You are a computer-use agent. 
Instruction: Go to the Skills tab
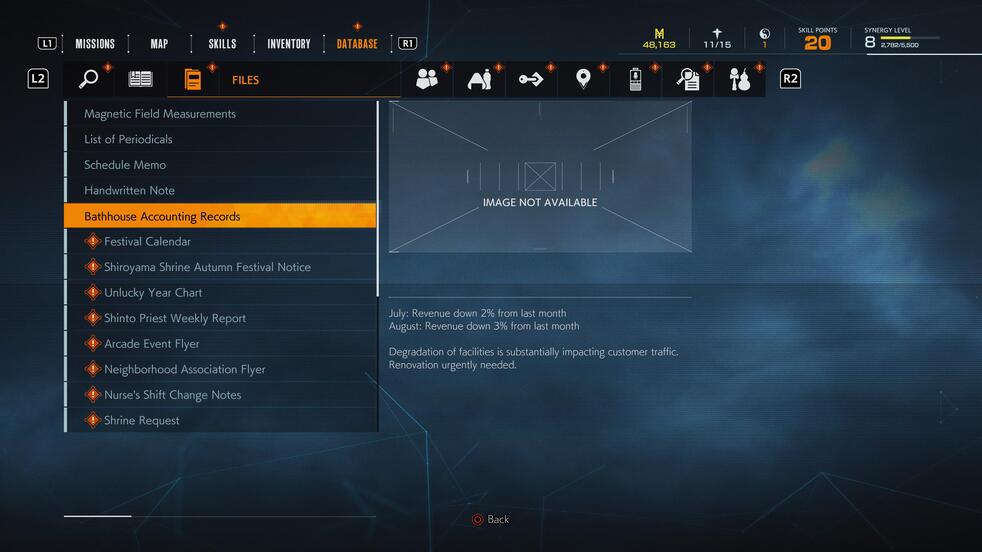[x=222, y=44]
